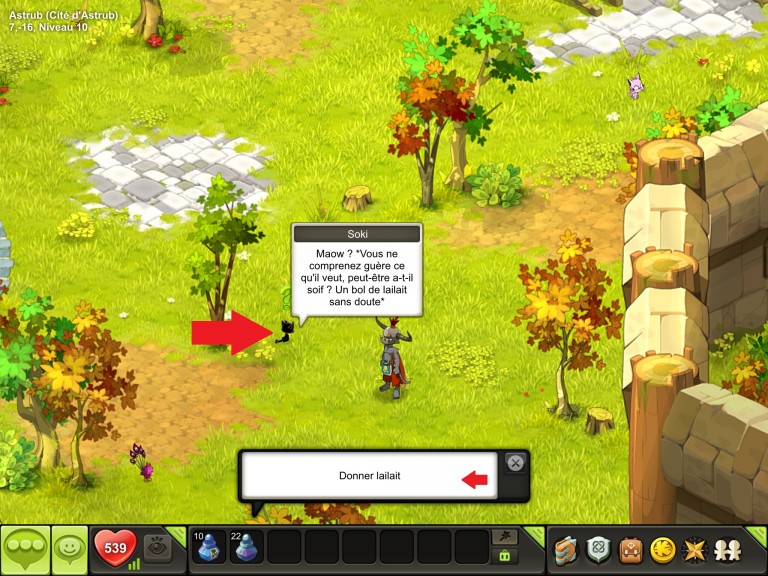The width and height of the screenshot is (768, 576).
Task: Open the smiley emote menu
Action: point(69,550)
